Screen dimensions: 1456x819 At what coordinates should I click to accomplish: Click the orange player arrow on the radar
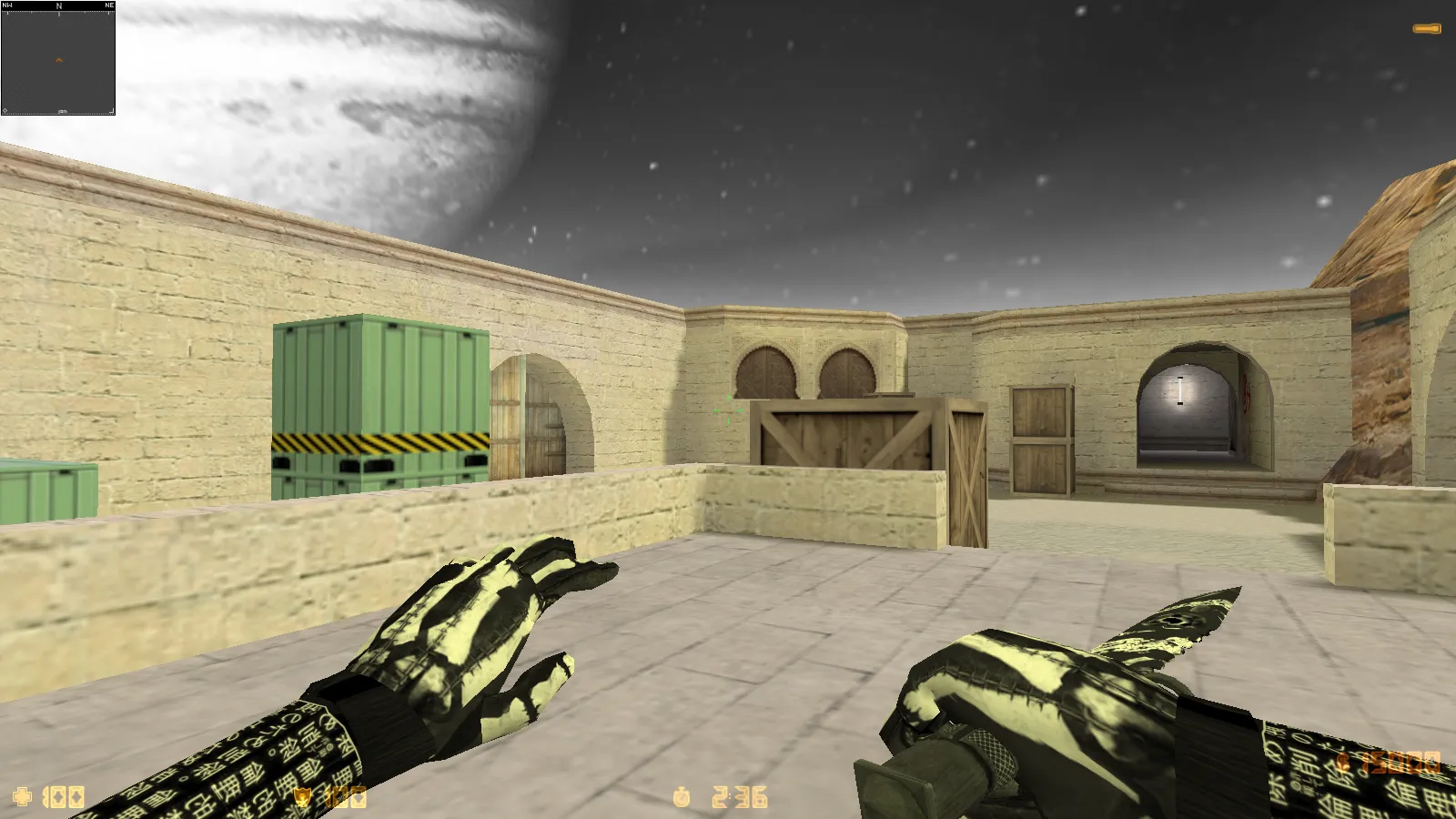[x=59, y=60]
